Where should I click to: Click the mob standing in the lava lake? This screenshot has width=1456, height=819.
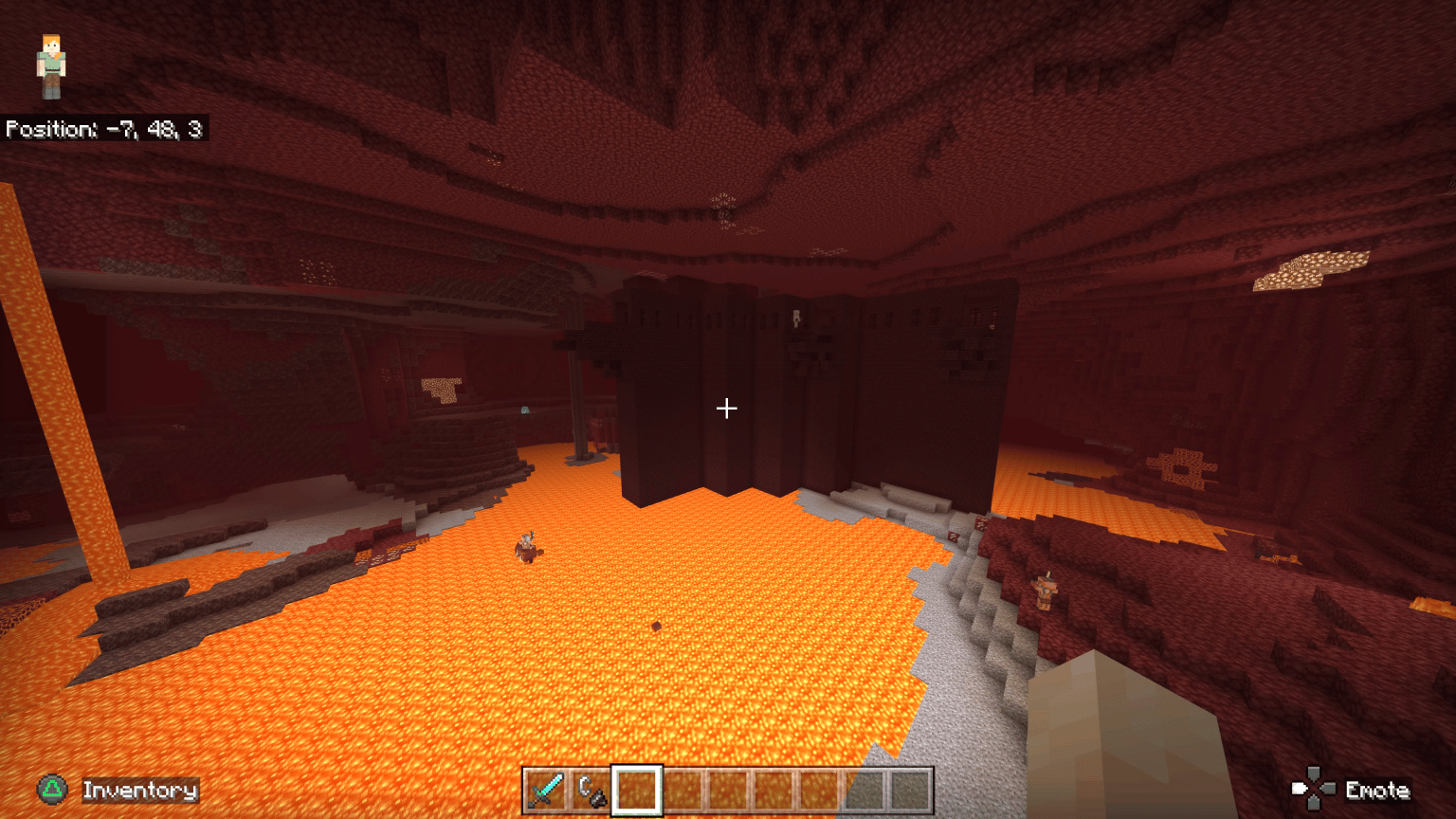pos(528,548)
